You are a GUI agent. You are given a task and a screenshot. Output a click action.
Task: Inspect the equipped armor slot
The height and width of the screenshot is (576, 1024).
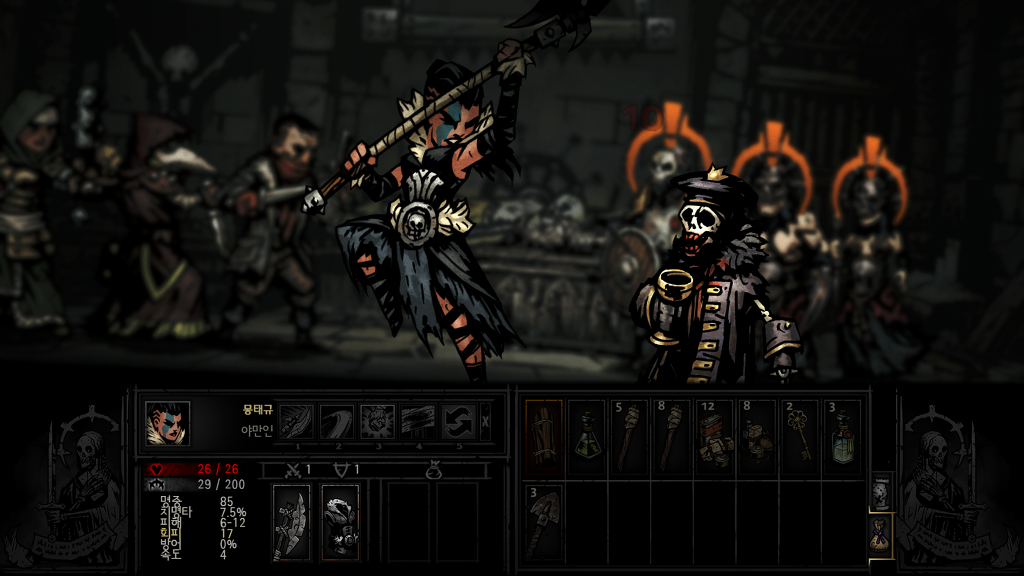click(340, 522)
